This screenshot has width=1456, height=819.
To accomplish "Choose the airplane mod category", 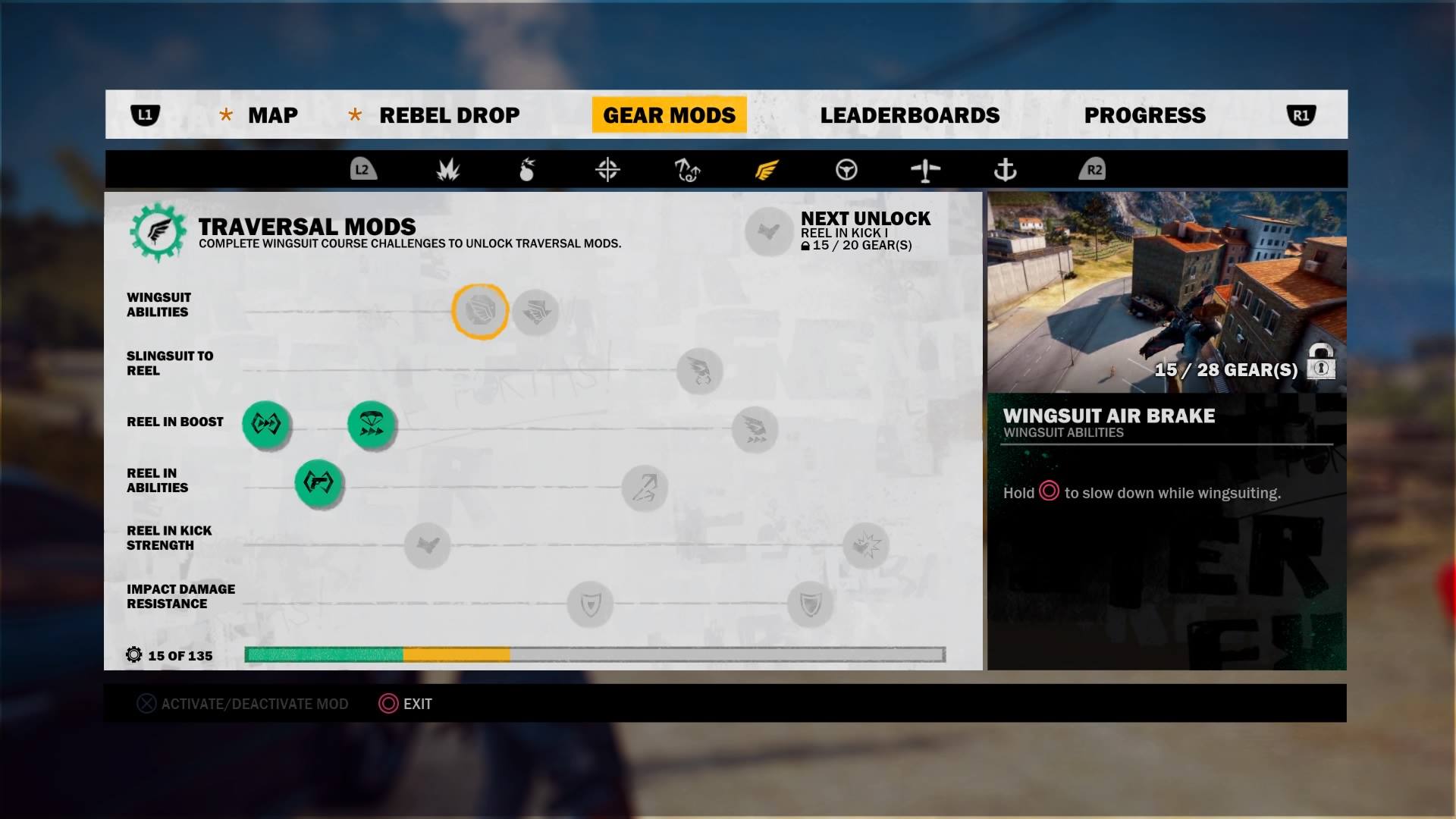I will pyautogui.click(x=925, y=170).
